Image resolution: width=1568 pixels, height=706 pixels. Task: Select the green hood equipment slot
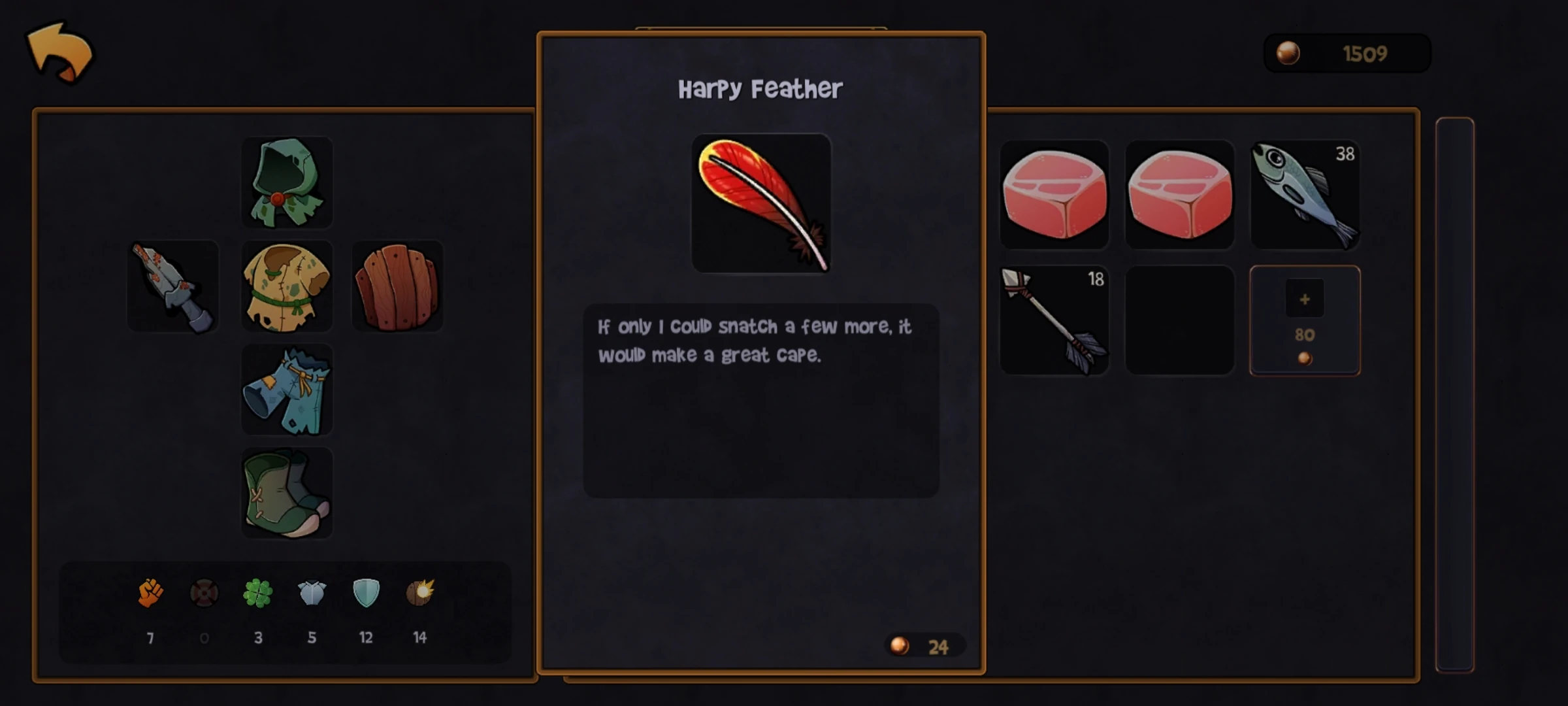tap(287, 183)
